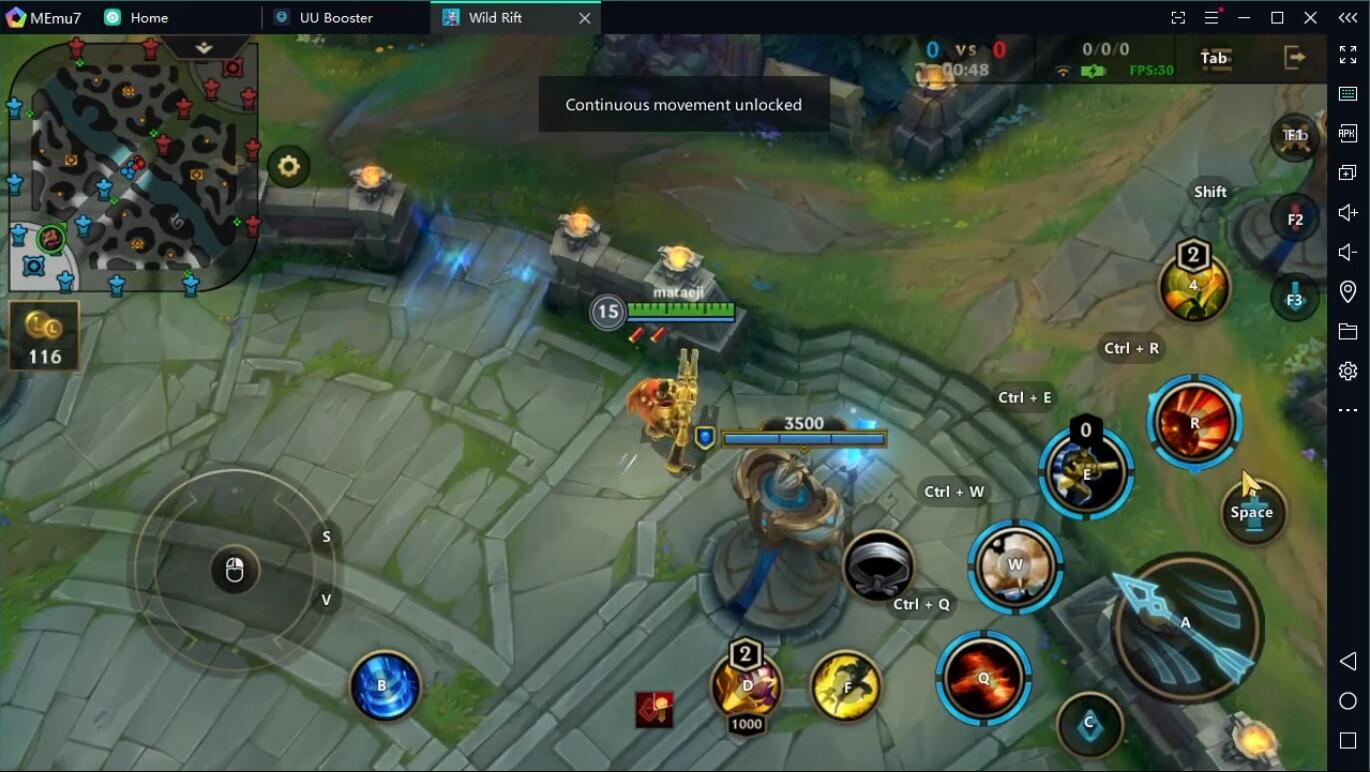Open the minimap
The height and width of the screenshot is (772, 1370).
click(130, 165)
